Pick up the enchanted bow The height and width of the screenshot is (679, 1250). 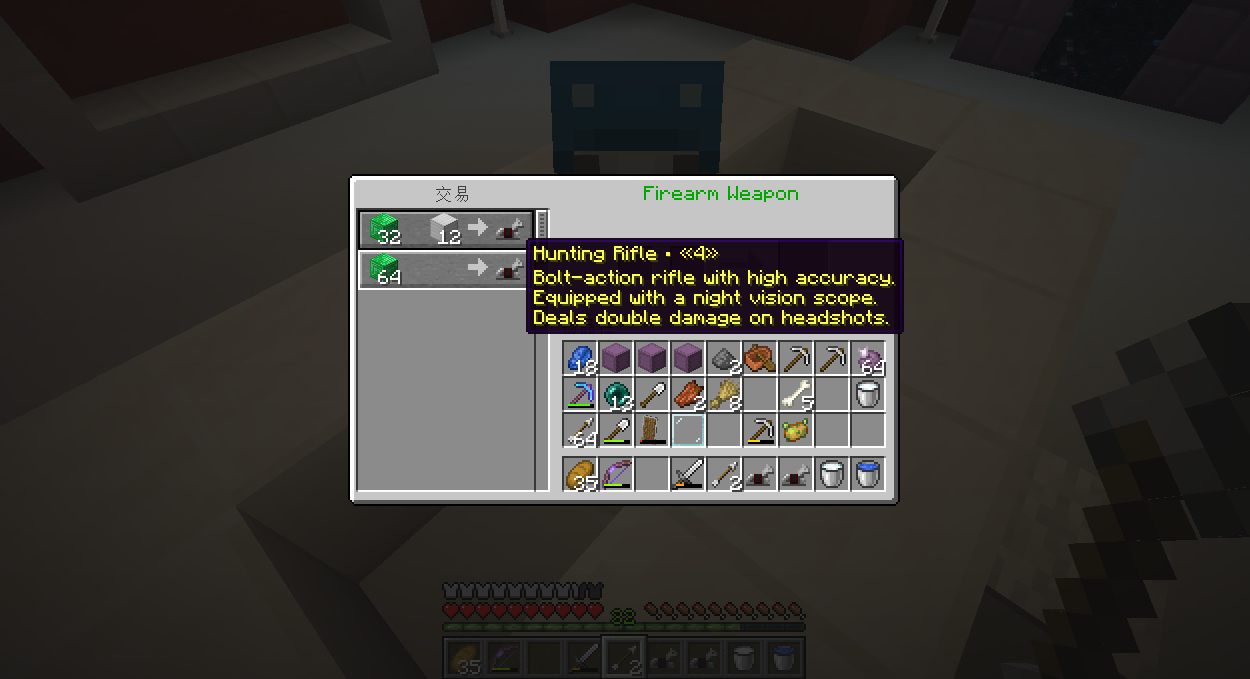tap(616, 474)
